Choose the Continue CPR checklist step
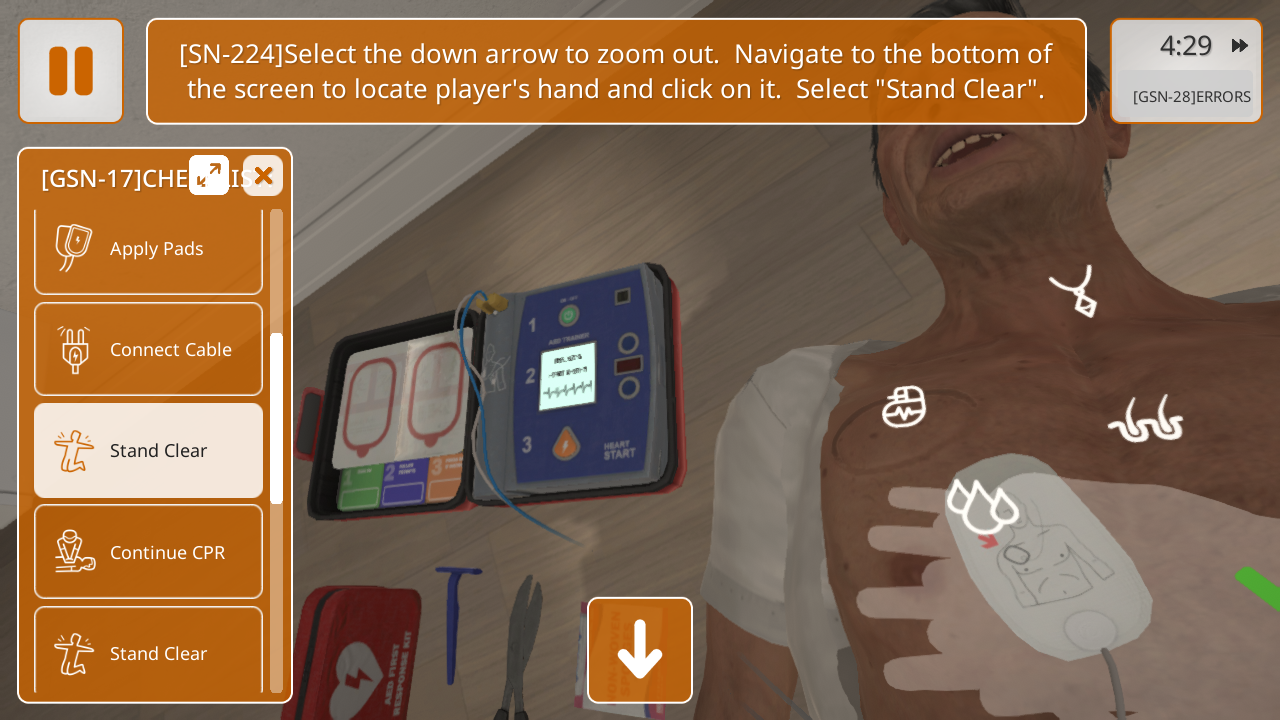 tap(148, 552)
